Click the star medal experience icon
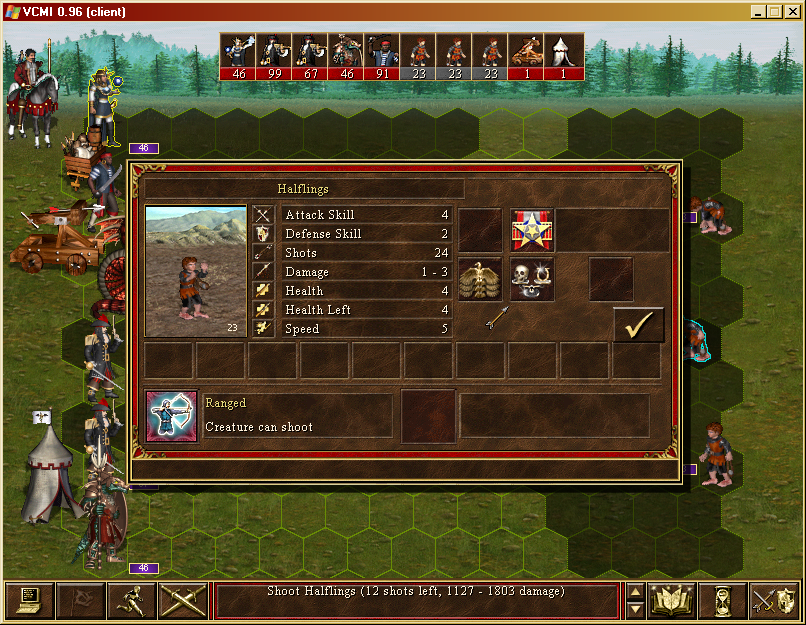 coord(532,230)
